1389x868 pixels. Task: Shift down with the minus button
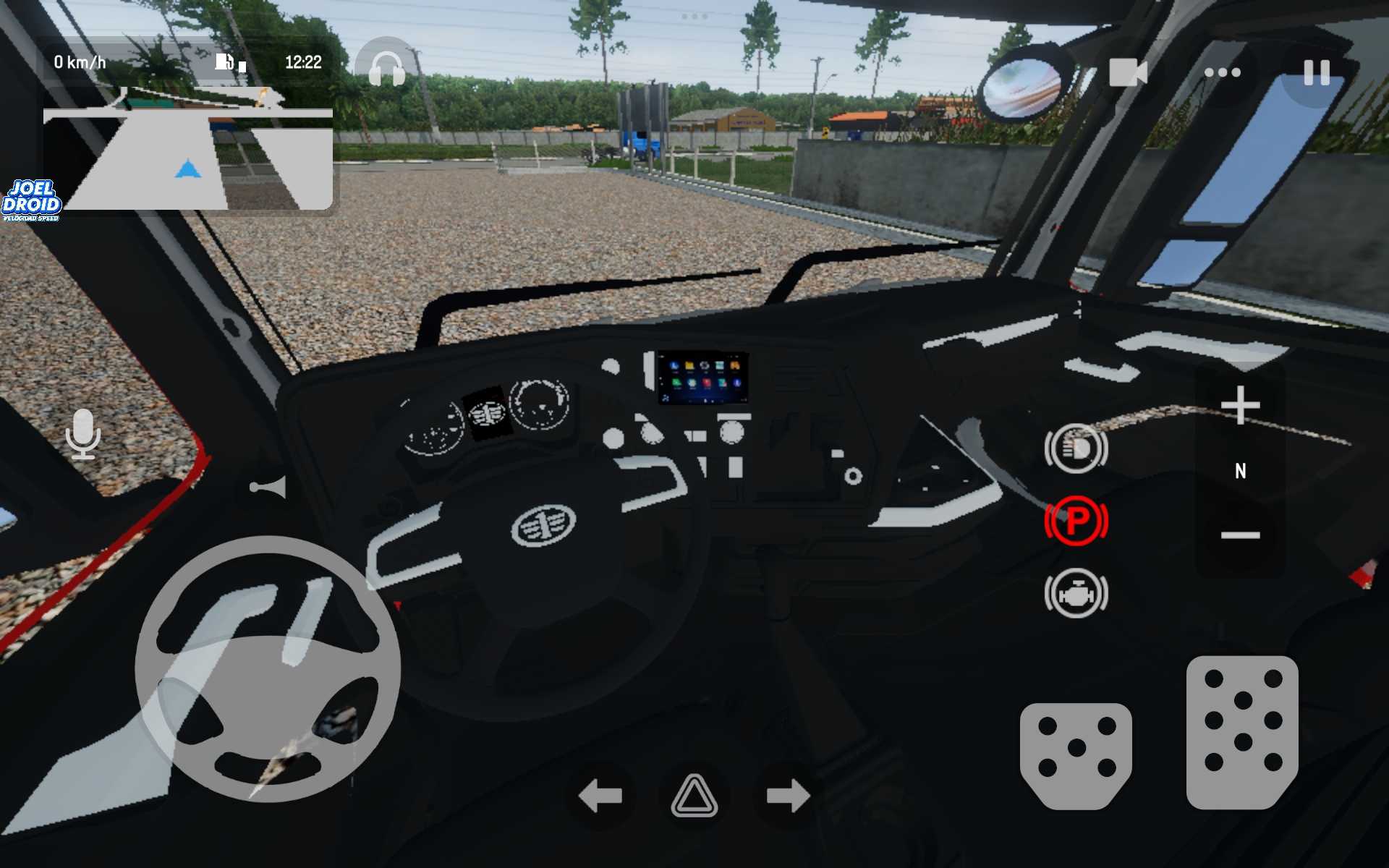1240,535
